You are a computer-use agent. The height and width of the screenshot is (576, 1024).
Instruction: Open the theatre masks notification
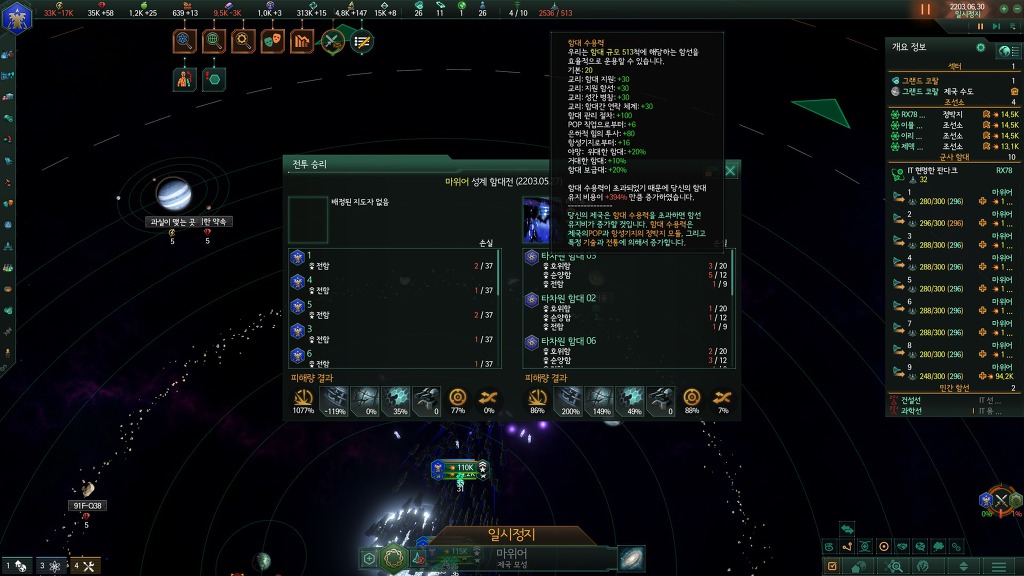tap(271, 41)
